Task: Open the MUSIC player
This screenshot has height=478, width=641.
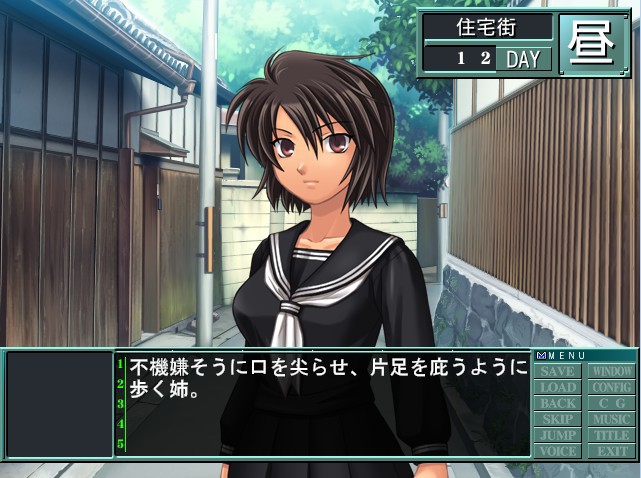Action: (611, 420)
